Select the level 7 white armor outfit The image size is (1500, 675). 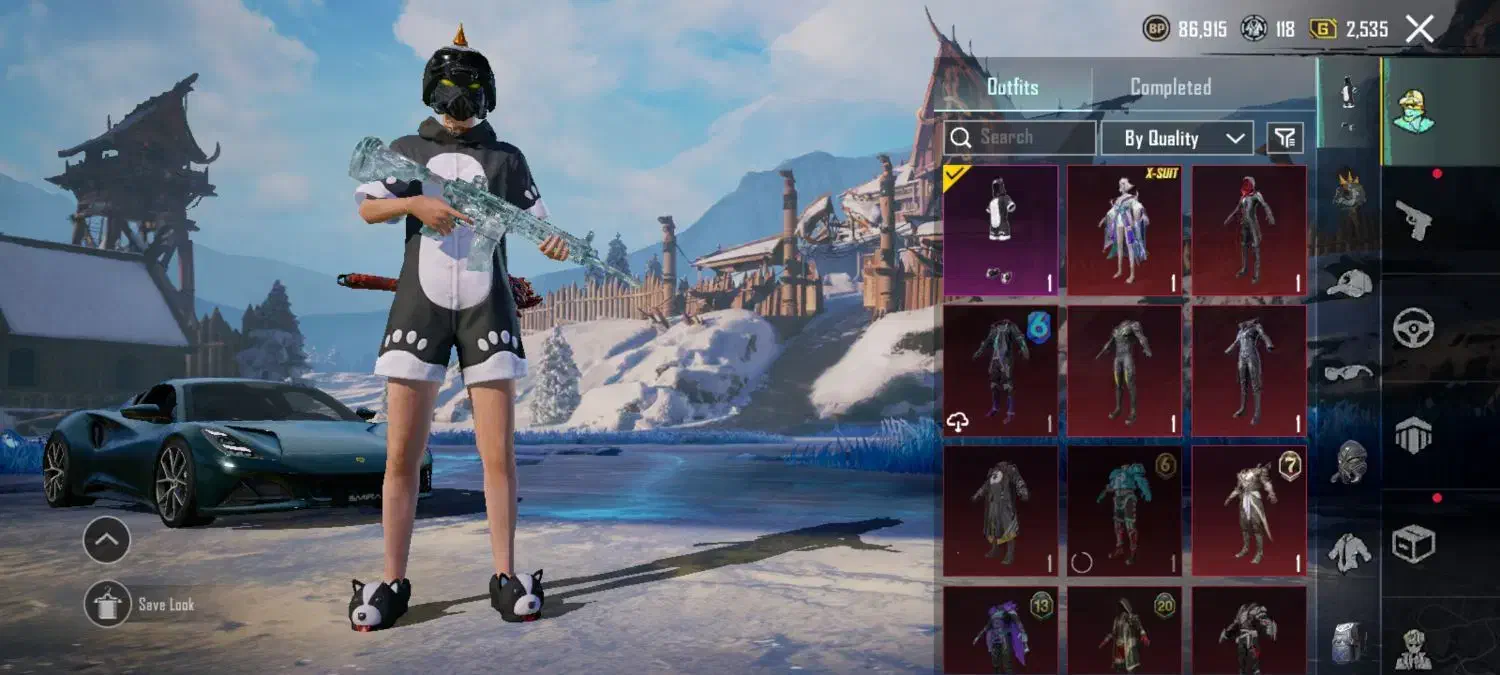click(x=1249, y=511)
